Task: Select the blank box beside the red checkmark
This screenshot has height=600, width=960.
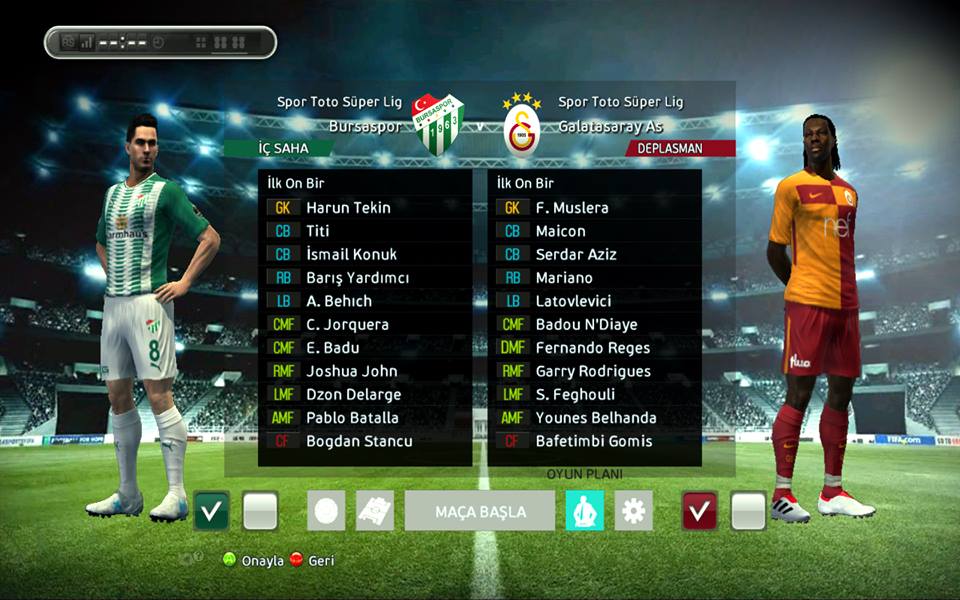Action: pos(748,511)
